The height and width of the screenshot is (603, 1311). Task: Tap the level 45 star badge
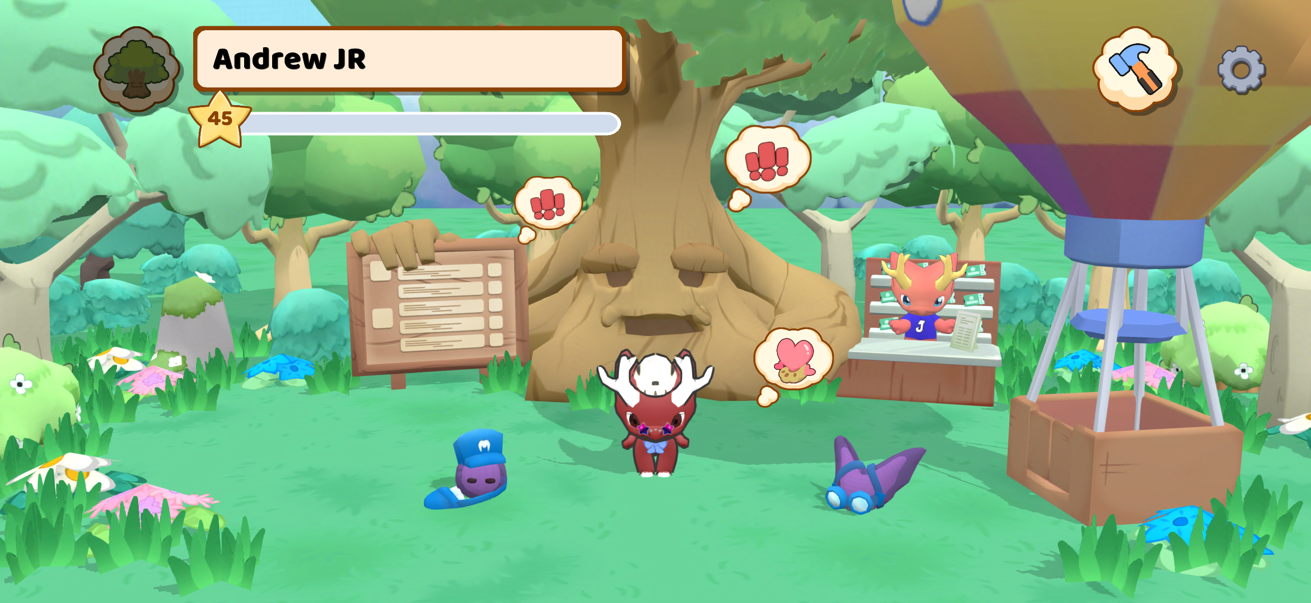(x=220, y=119)
